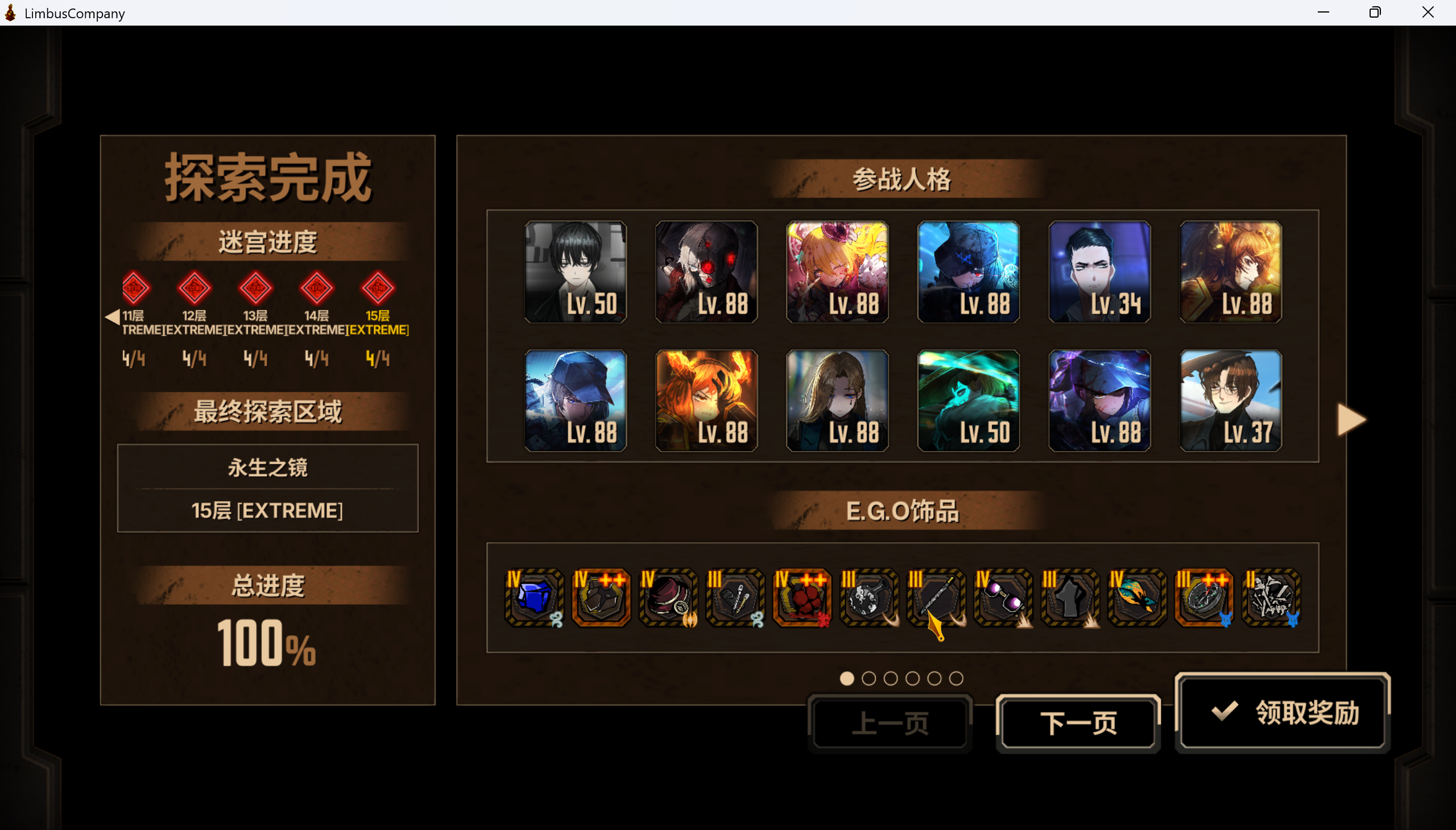
Task: Open the sunglasses E.G.O gift
Action: point(1003,598)
